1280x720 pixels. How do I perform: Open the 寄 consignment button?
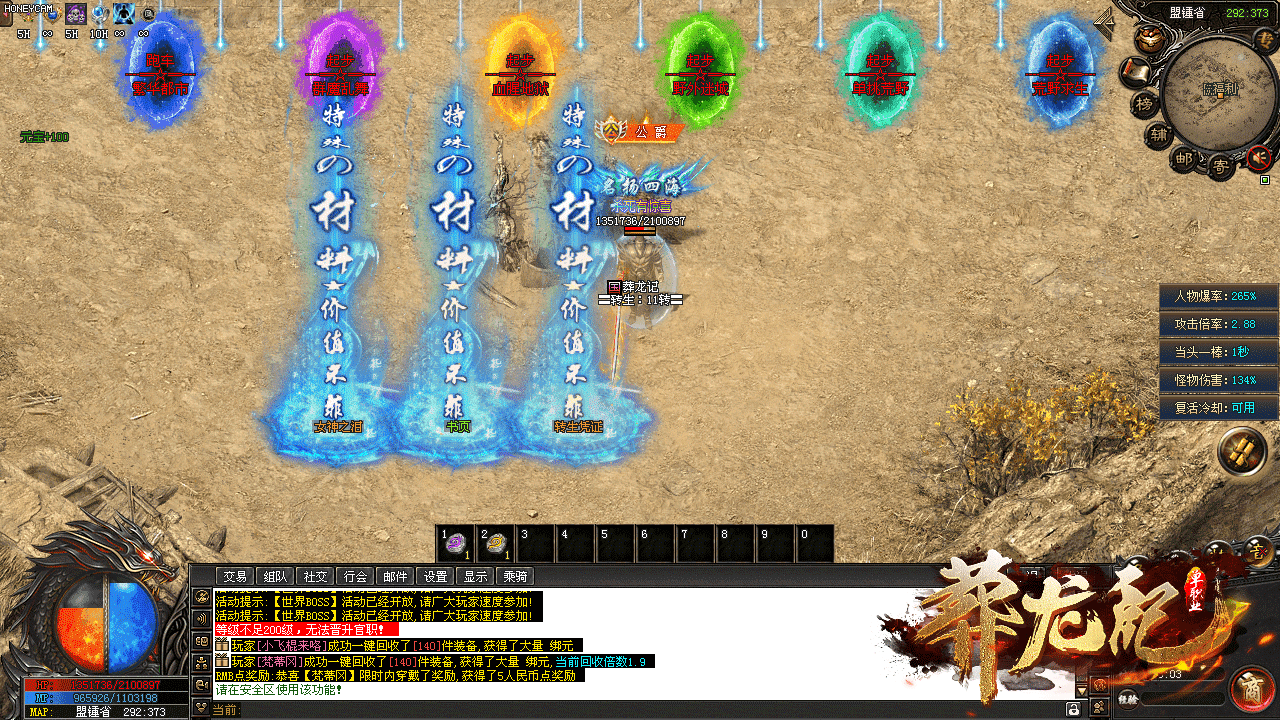[x=1220, y=166]
